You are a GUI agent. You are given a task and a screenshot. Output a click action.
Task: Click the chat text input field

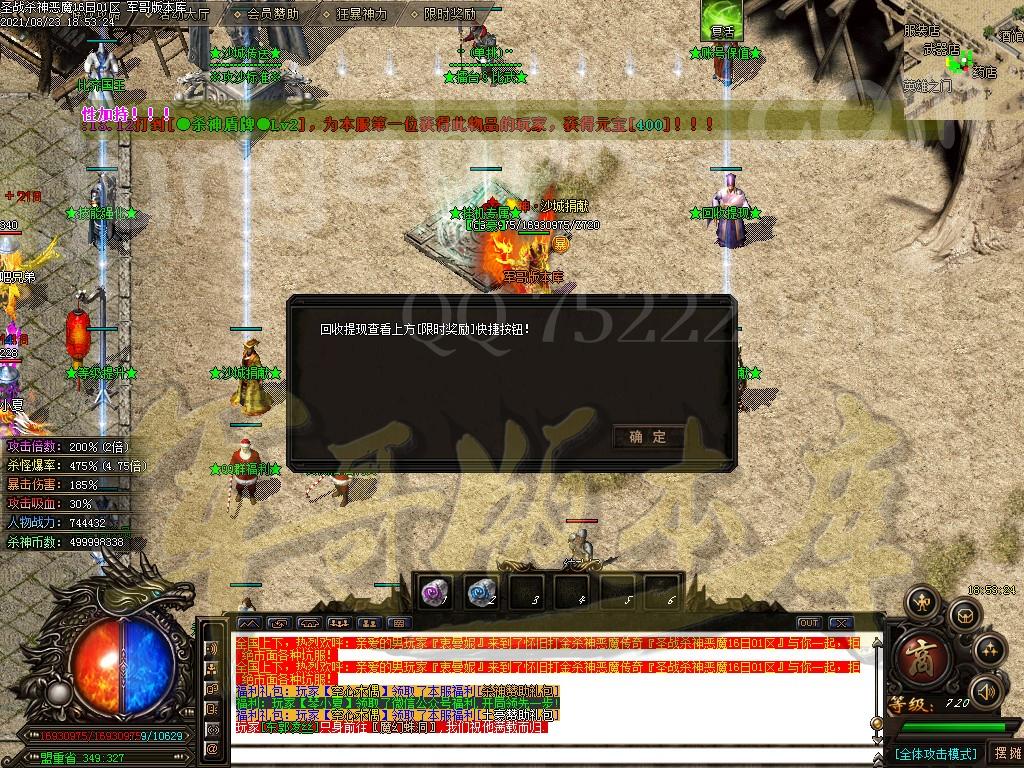tap(550, 752)
